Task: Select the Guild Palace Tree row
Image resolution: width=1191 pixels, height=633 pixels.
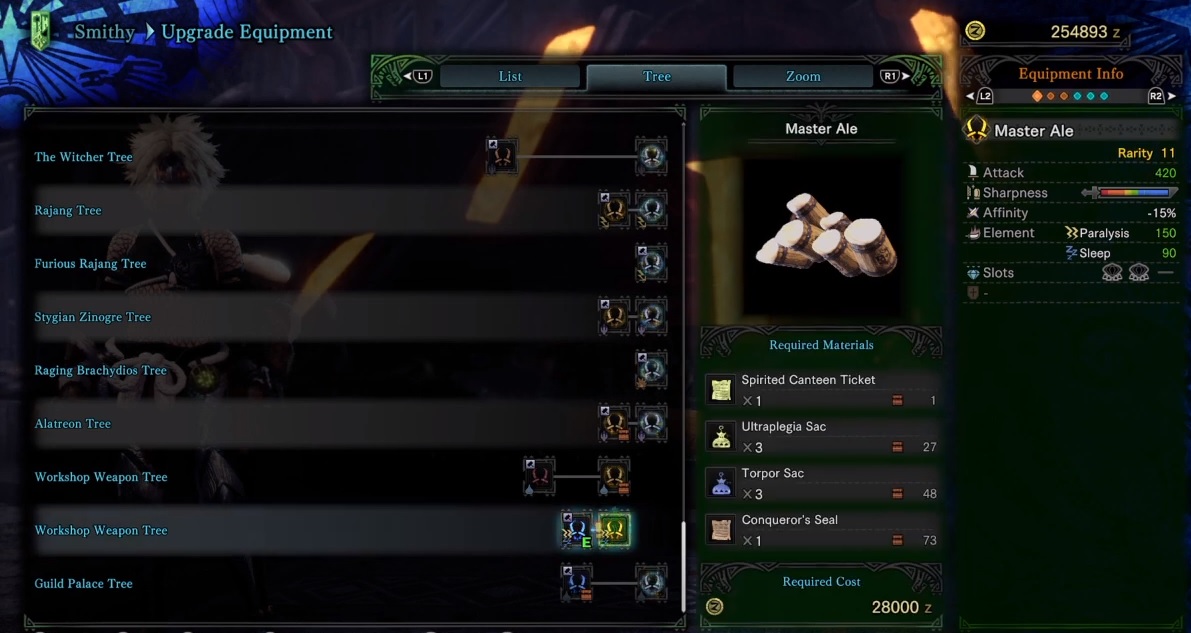Action: (84, 584)
